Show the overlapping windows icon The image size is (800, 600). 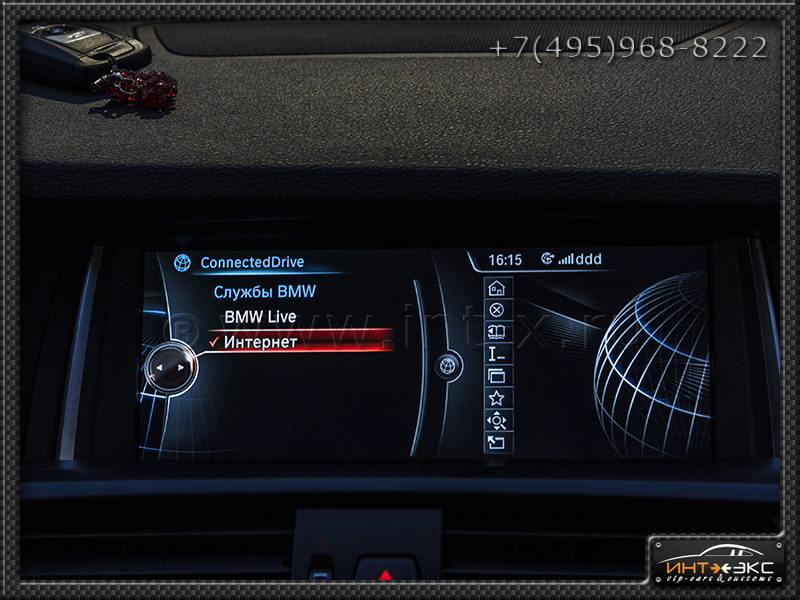[x=496, y=376]
